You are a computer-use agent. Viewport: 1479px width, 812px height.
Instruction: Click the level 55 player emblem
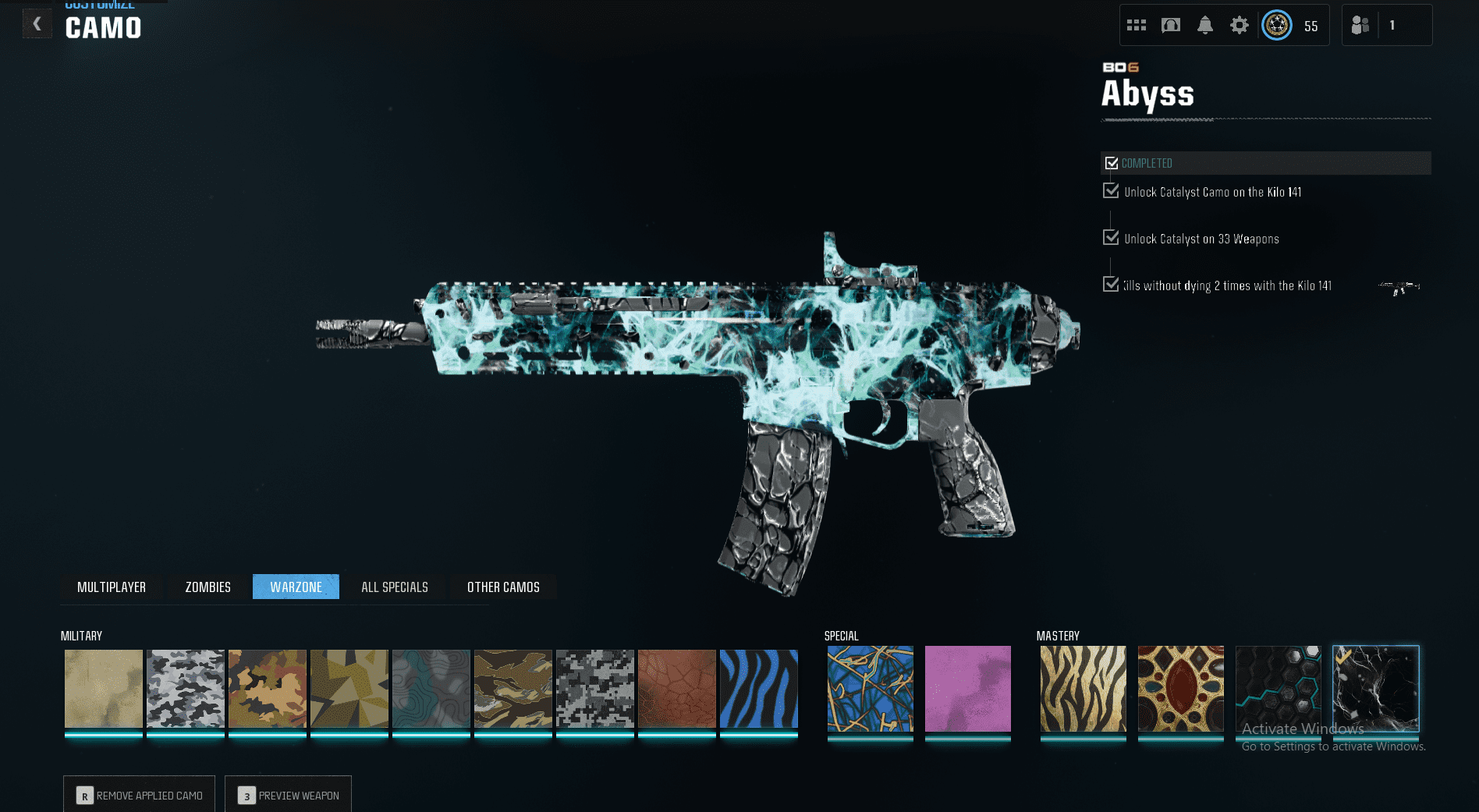(1277, 24)
